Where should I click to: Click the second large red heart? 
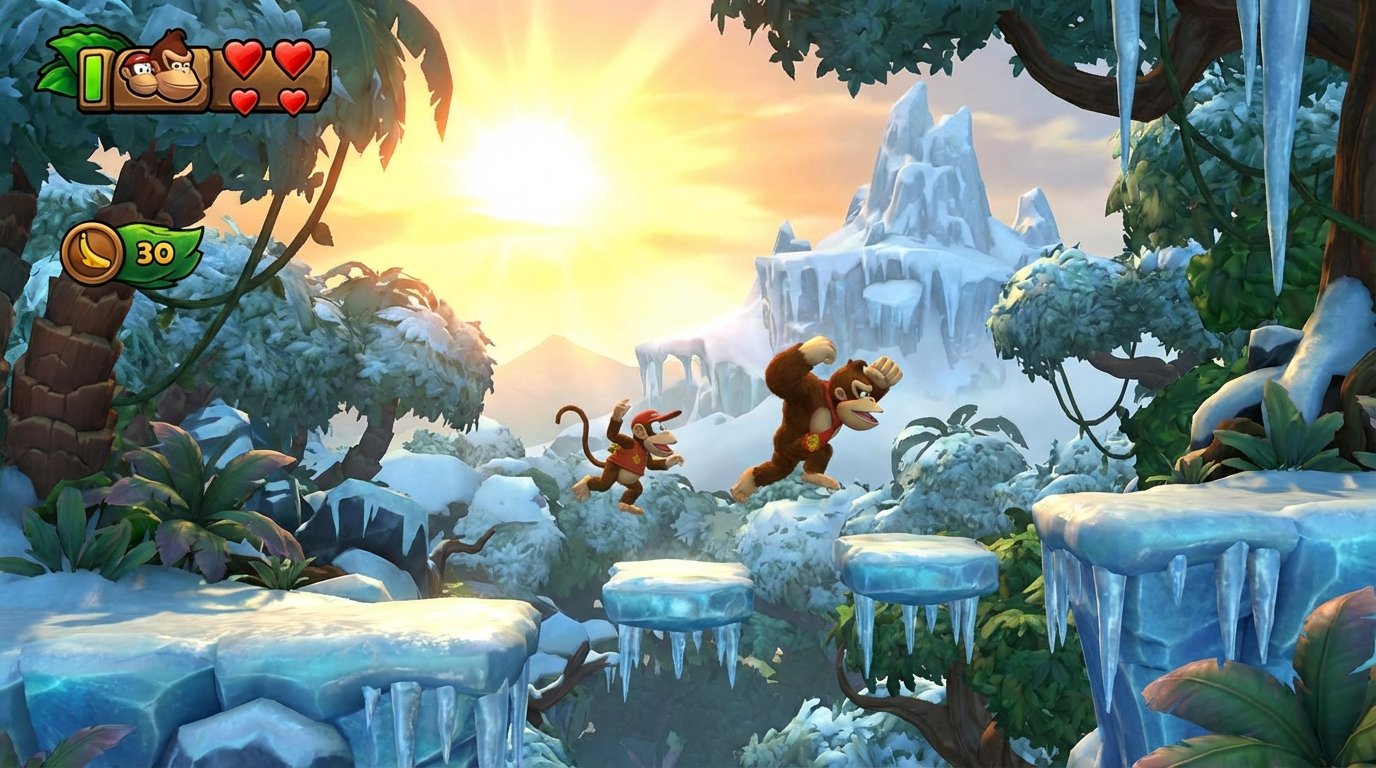tap(294, 60)
